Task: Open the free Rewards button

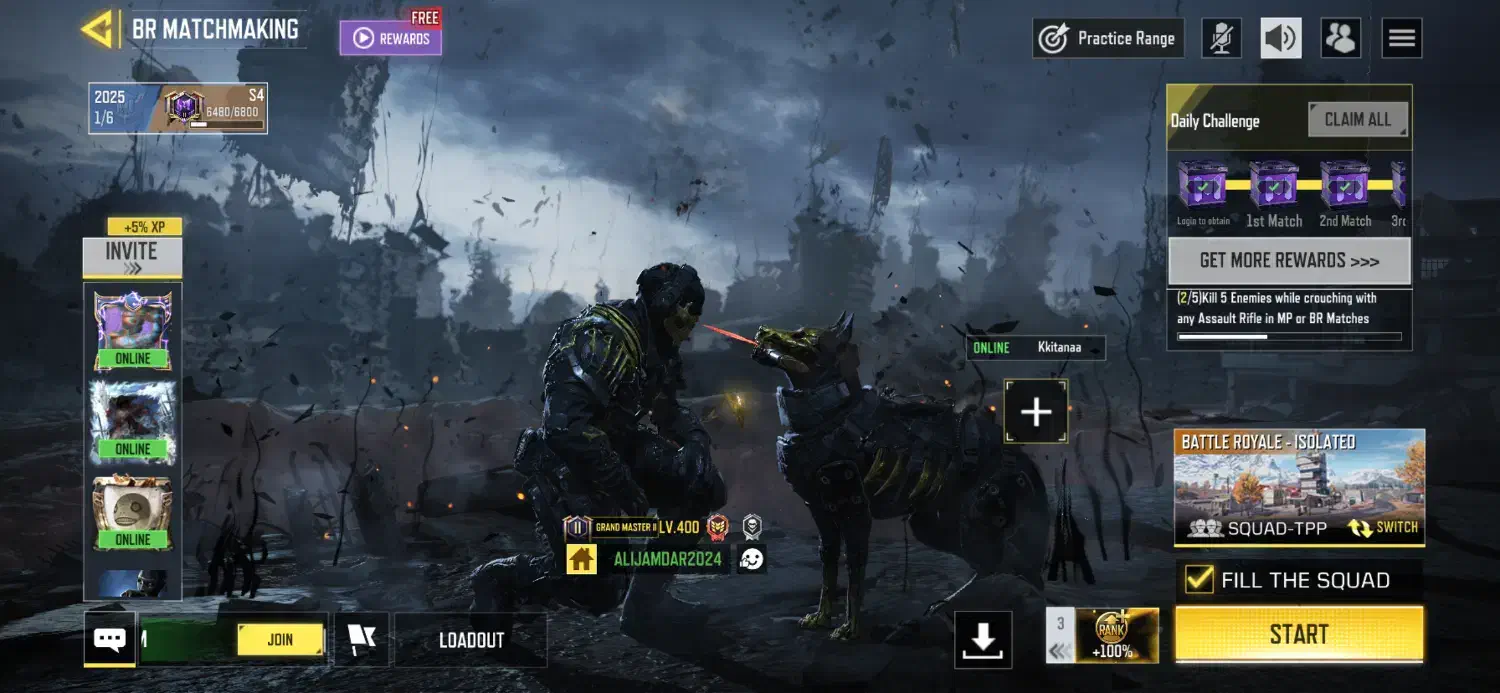Action: coord(391,38)
